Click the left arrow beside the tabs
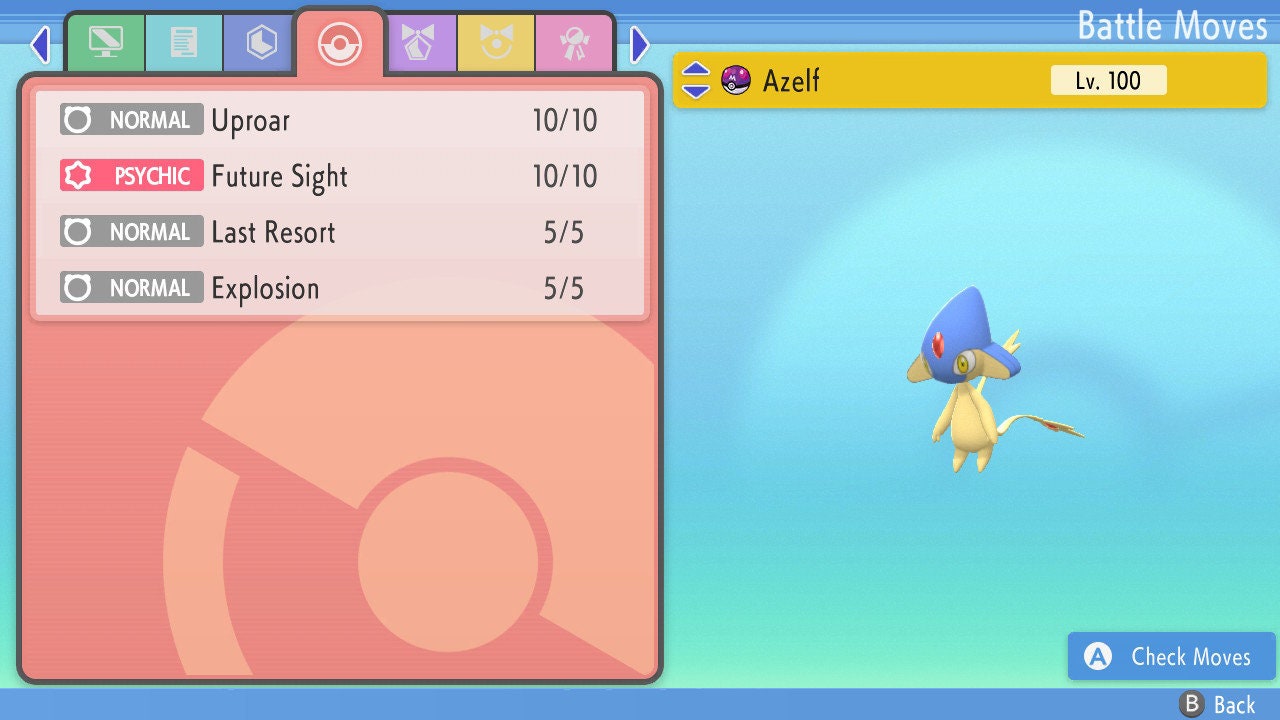The height and width of the screenshot is (720, 1280). coord(40,44)
